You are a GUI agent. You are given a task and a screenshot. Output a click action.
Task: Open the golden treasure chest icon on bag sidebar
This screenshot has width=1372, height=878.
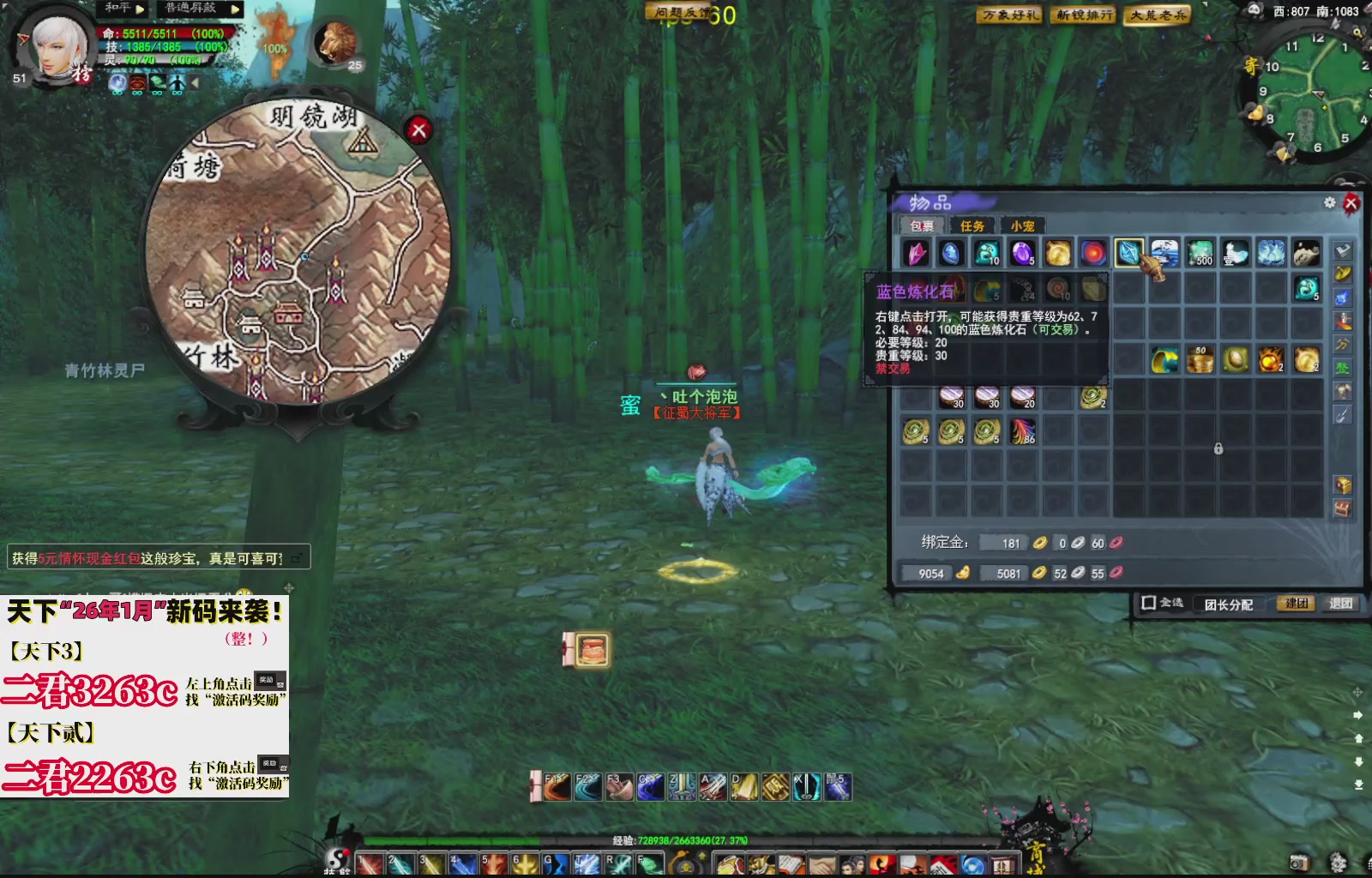click(1342, 483)
